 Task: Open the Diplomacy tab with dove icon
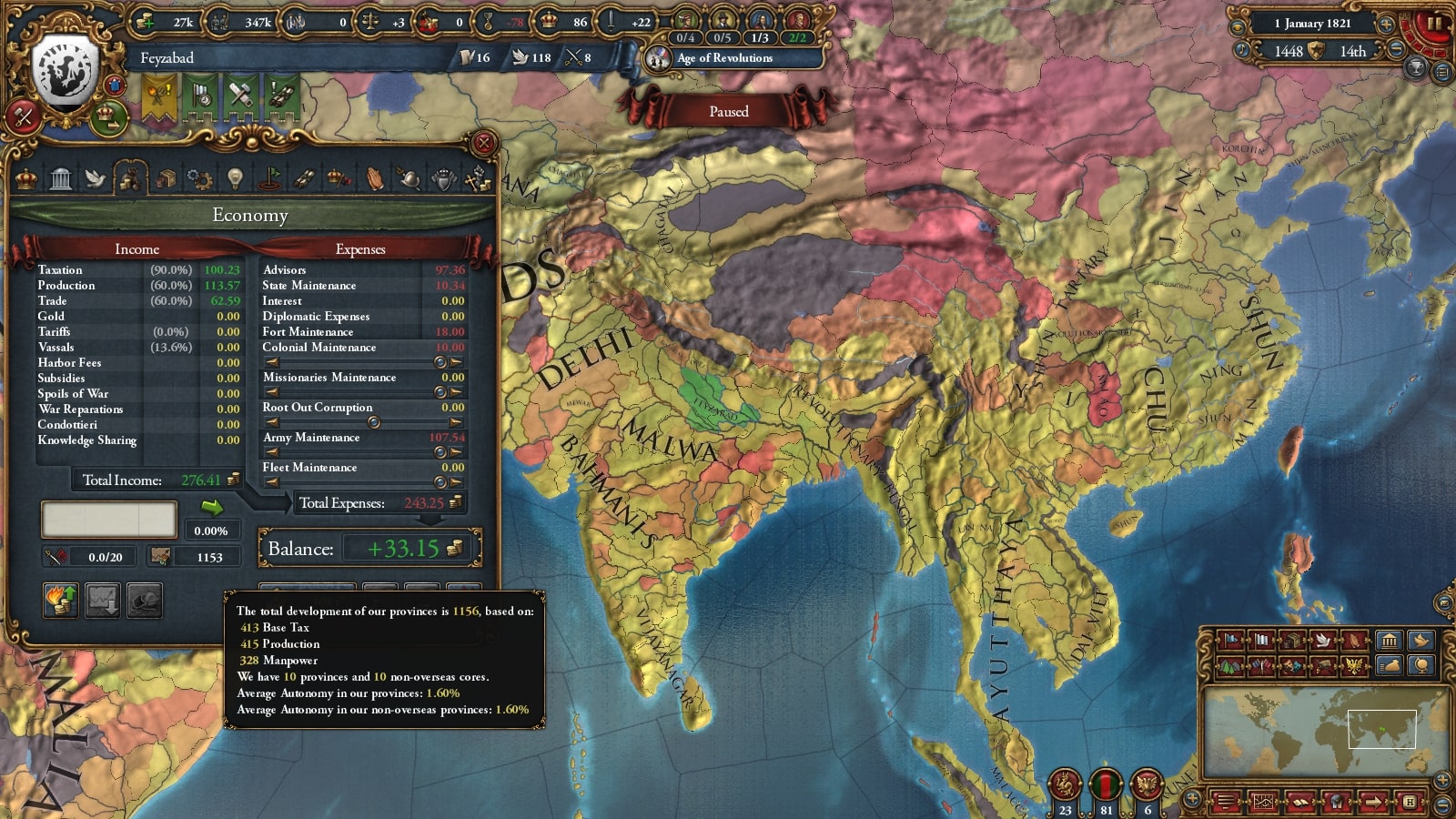coord(96,178)
